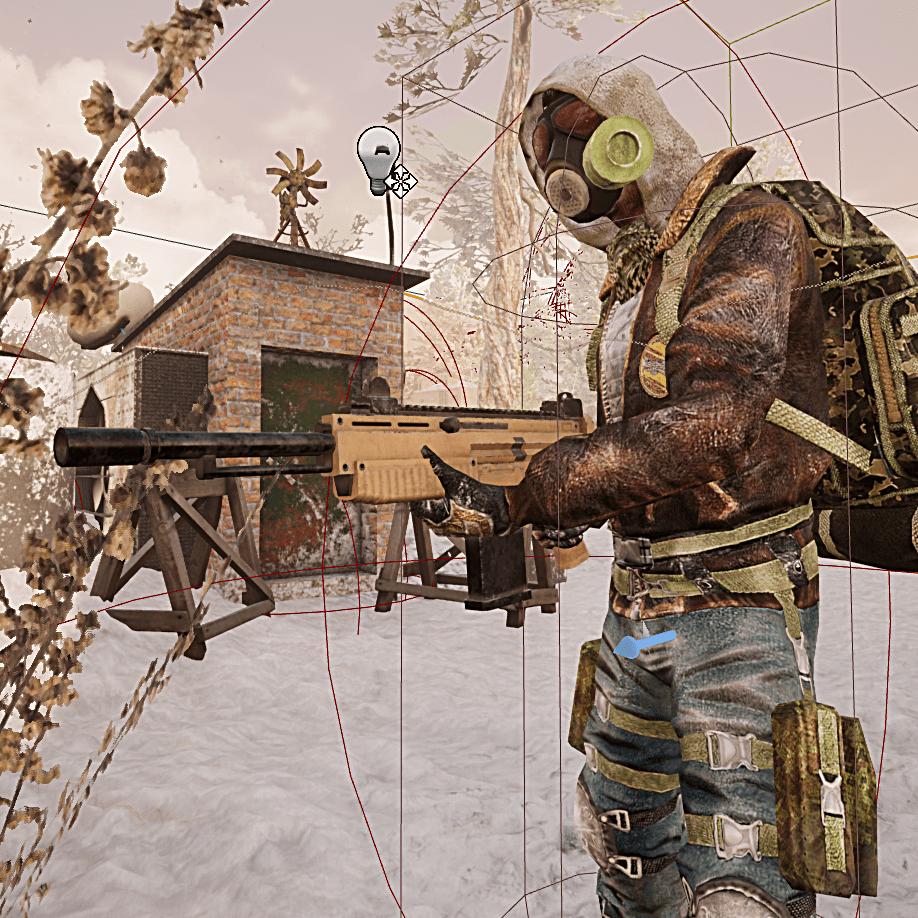Click the four-arrow move handle
This screenshot has width=918, height=918.
(x=402, y=181)
